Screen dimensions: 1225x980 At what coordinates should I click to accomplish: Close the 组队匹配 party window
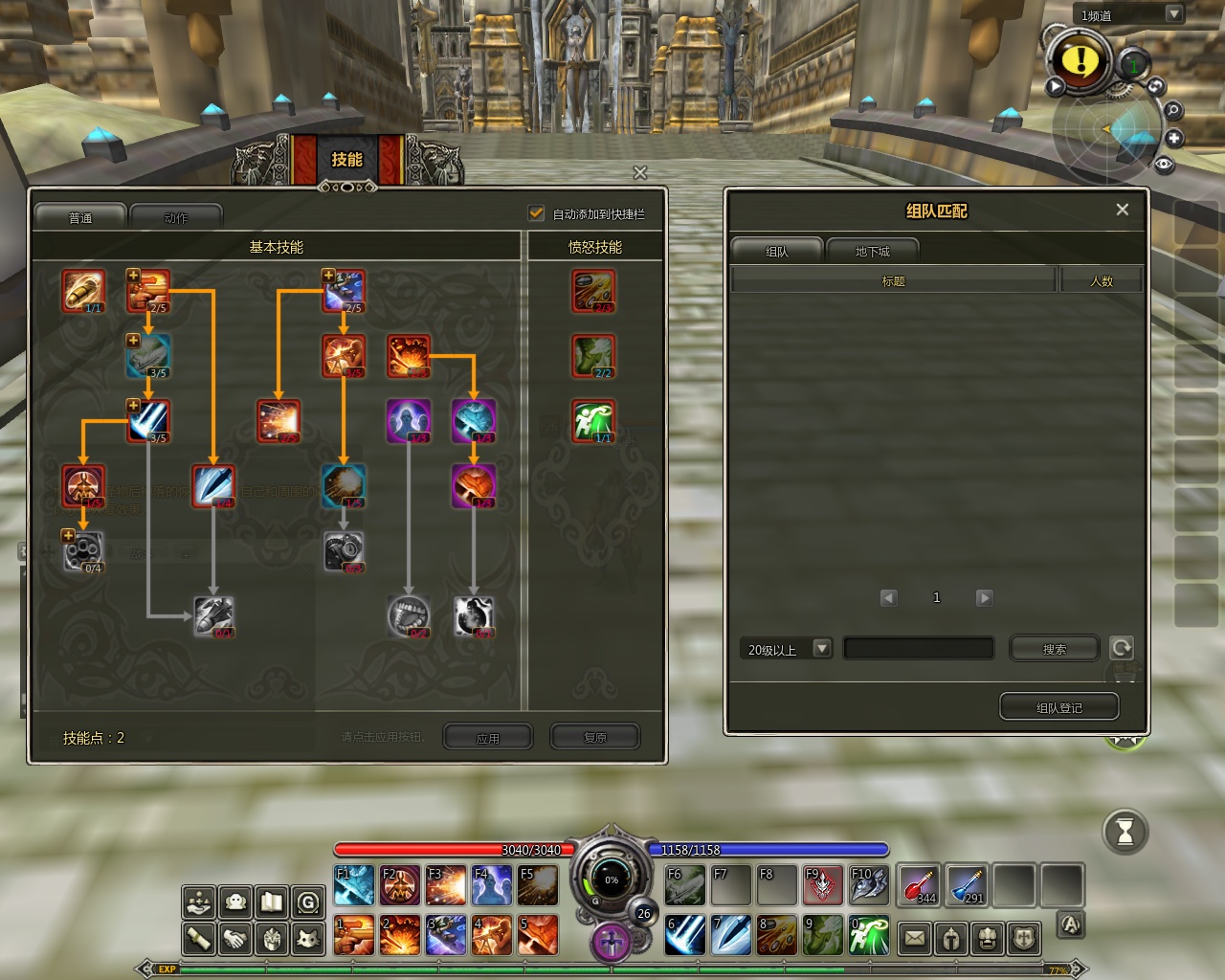pyautogui.click(x=1123, y=210)
